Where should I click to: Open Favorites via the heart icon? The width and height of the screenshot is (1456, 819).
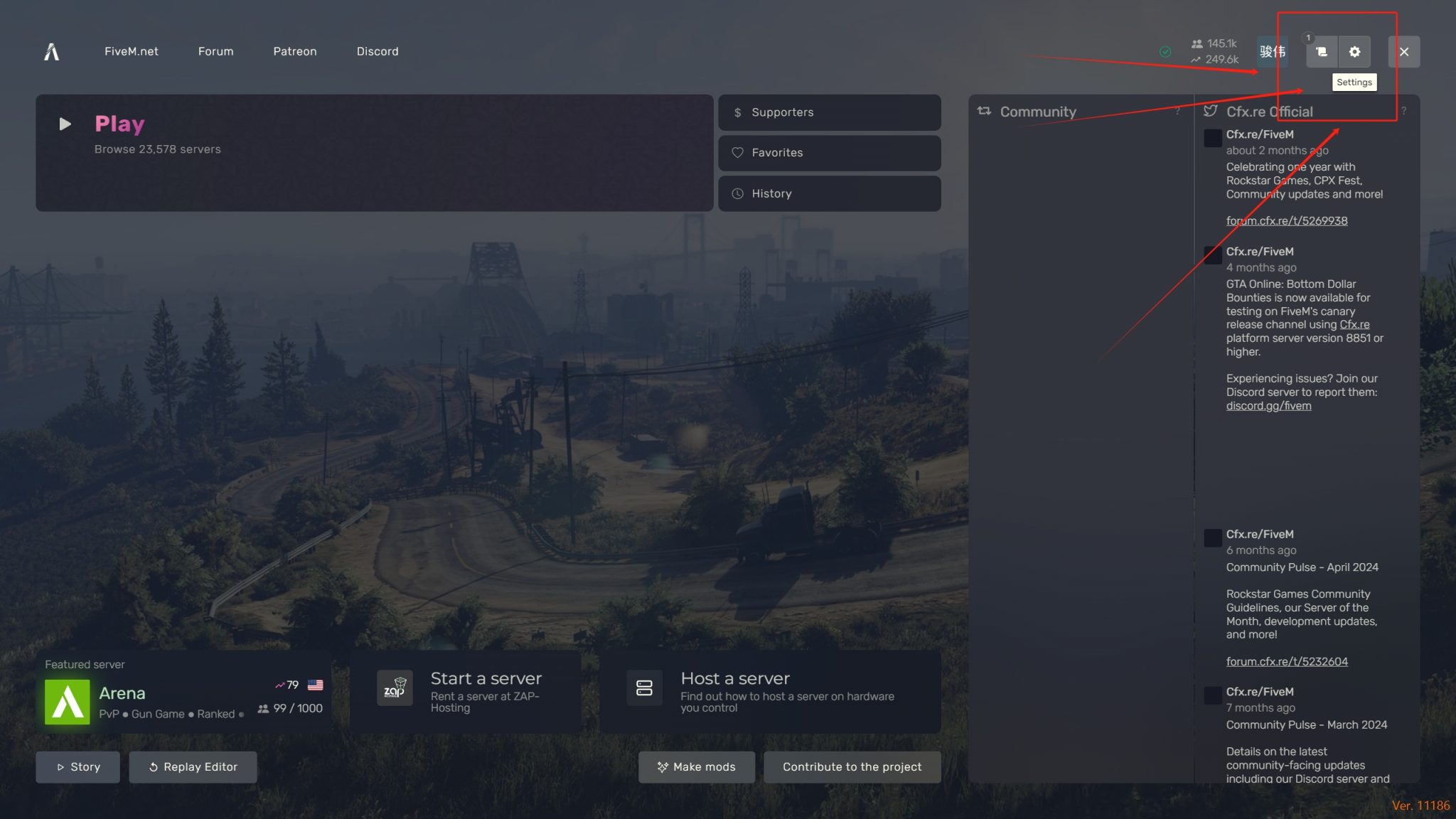(739, 153)
